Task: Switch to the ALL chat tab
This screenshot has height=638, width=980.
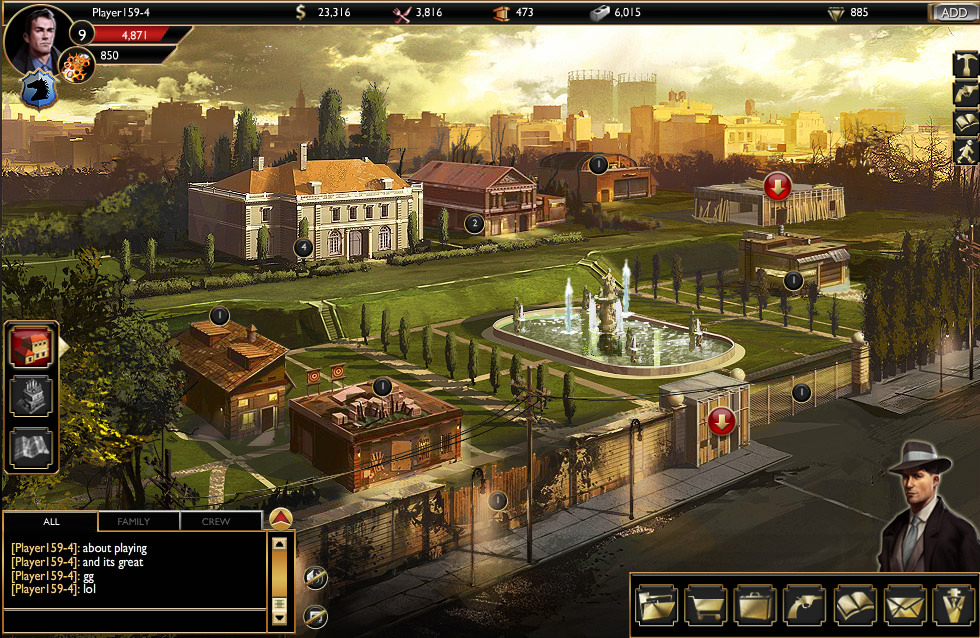Action: (50, 521)
